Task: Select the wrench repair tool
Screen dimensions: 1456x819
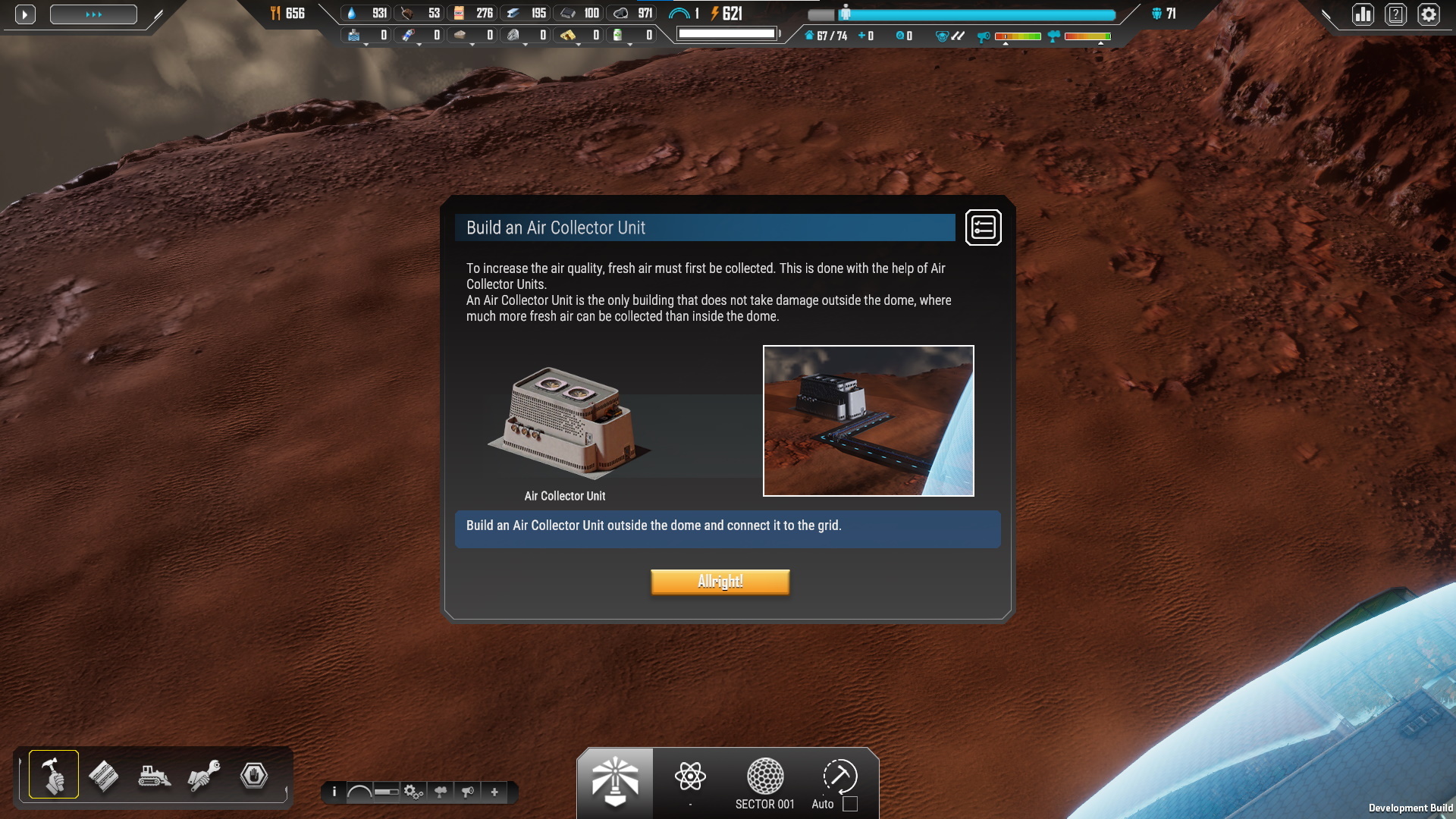Action: [x=203, y=776]
